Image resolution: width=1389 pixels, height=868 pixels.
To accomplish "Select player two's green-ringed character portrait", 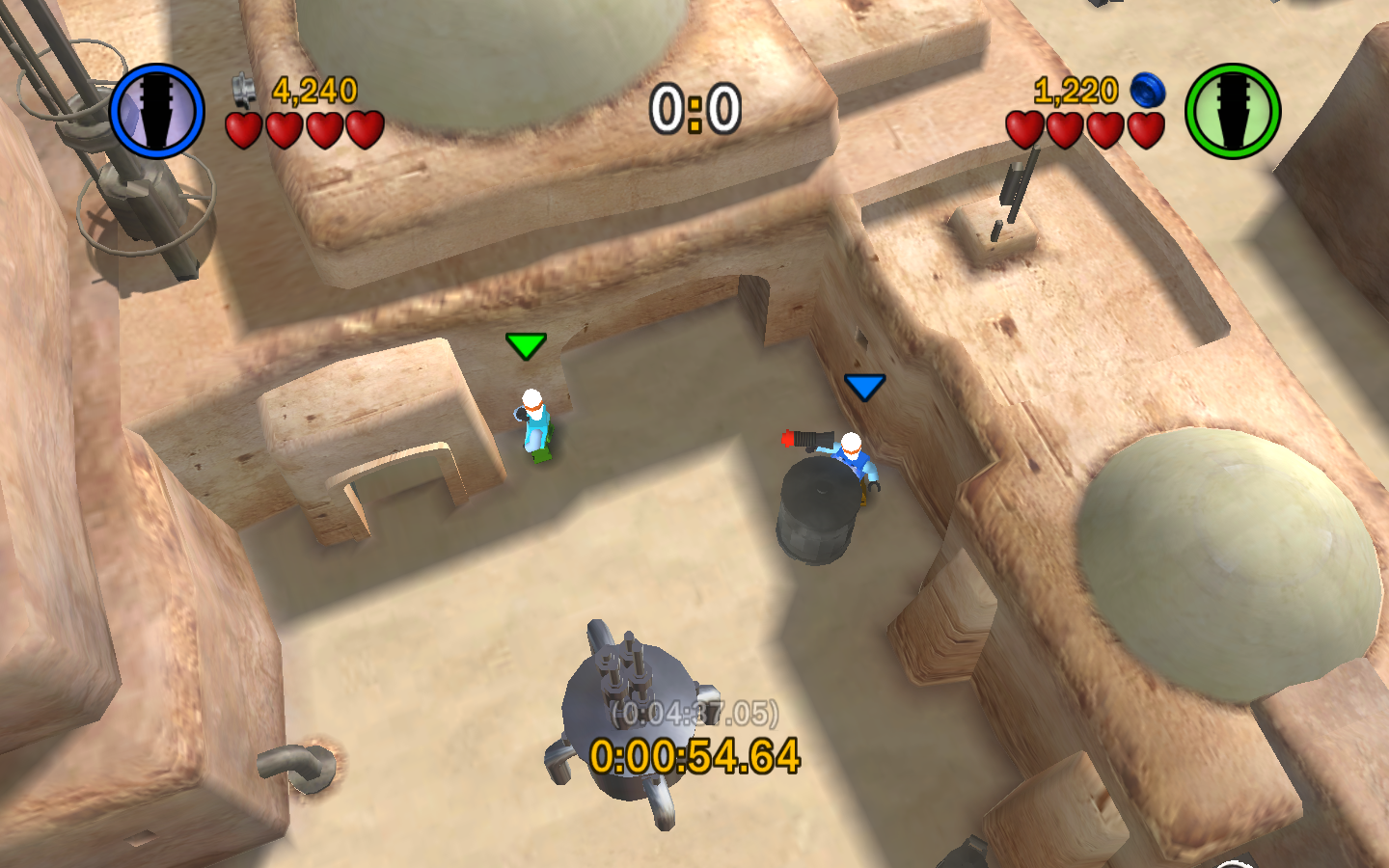I will 1232,111.
